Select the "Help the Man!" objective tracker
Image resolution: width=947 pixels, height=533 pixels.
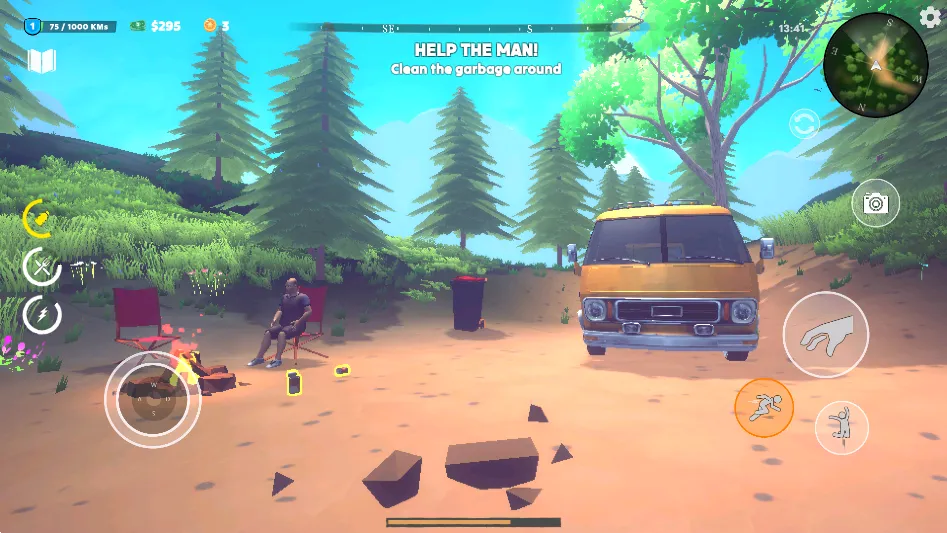pyautogui.click(x=475, y=58)
